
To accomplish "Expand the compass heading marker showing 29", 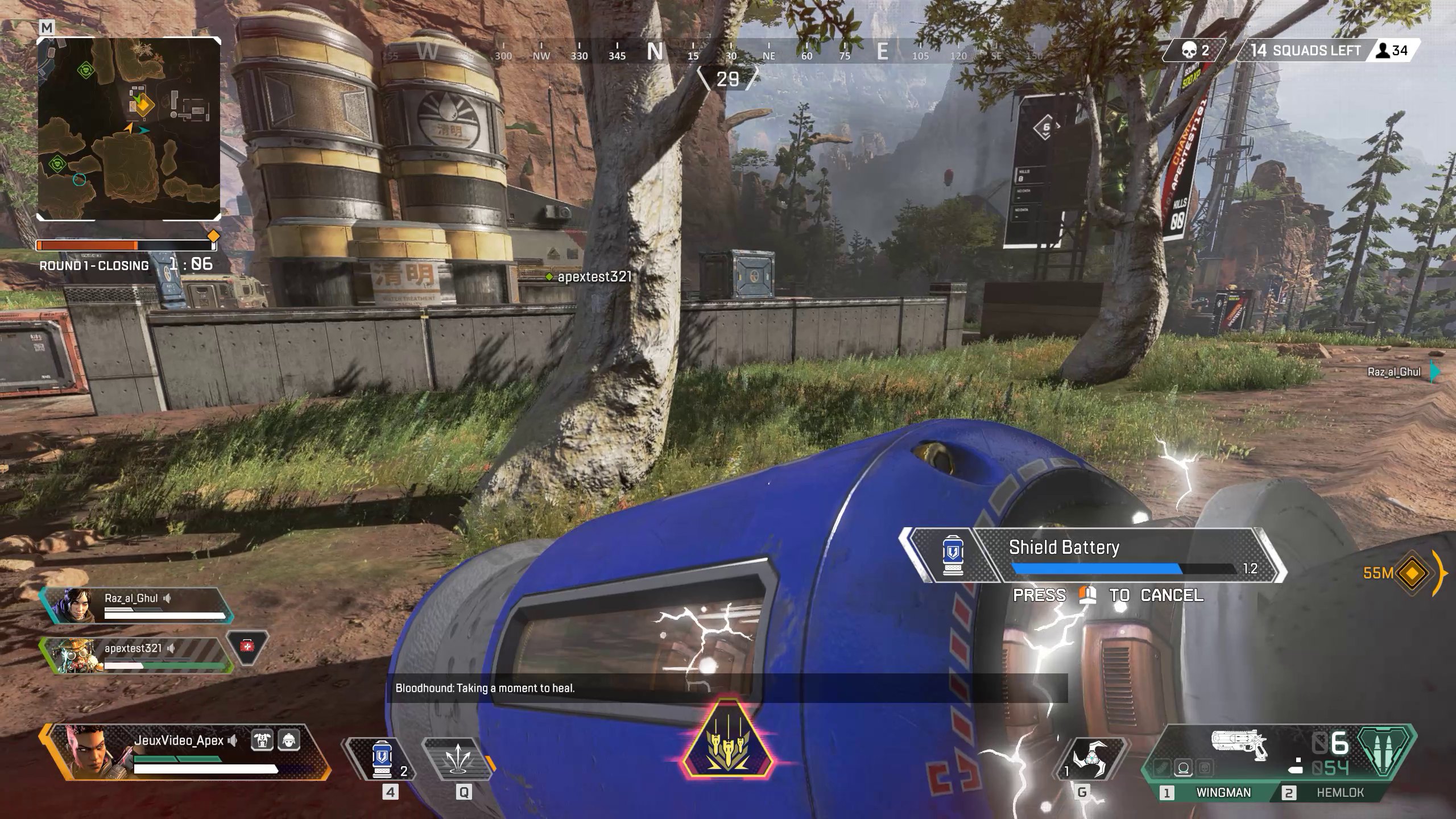I will pos(727,78).
